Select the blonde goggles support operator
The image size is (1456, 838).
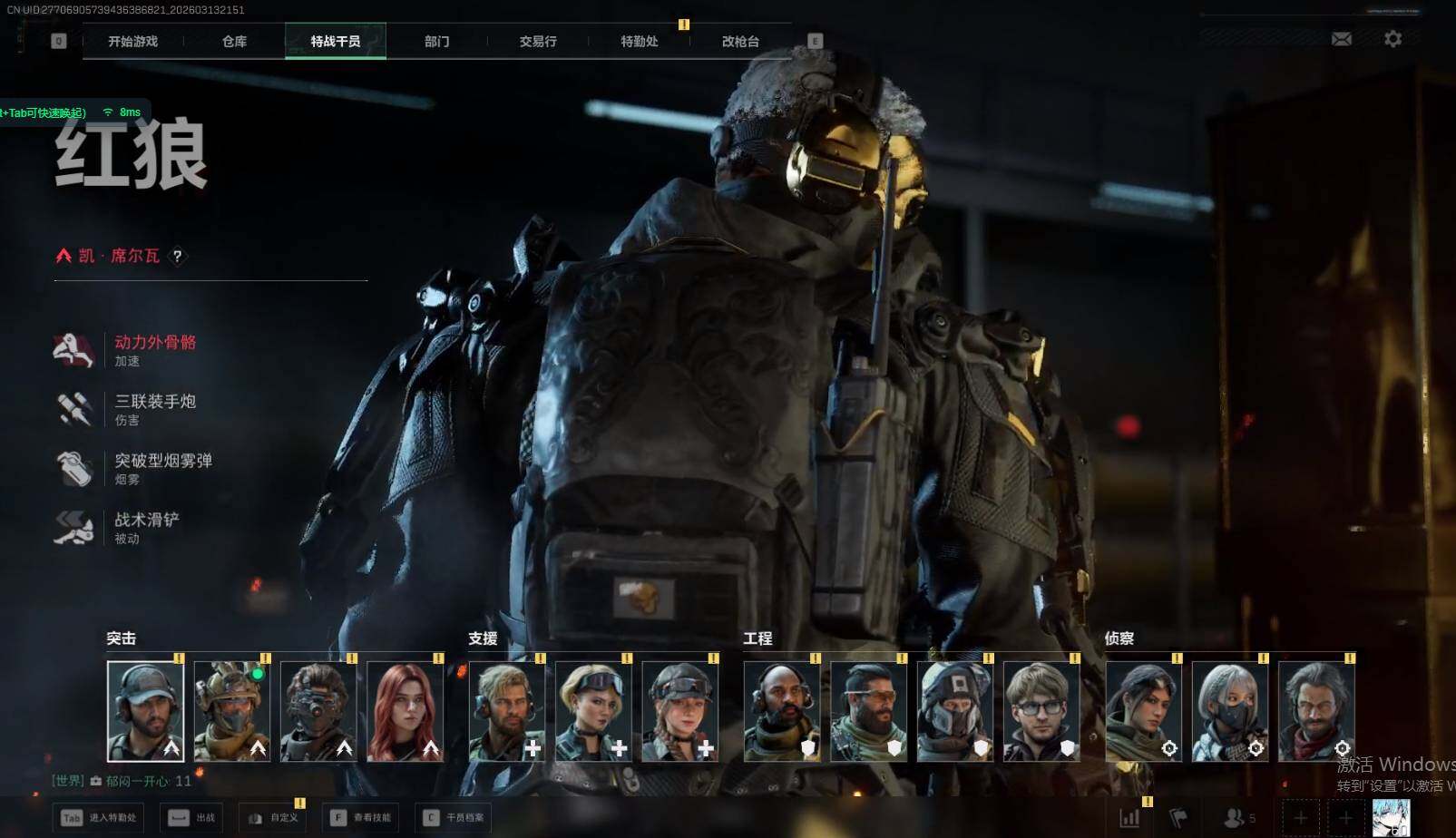(593, 711)
